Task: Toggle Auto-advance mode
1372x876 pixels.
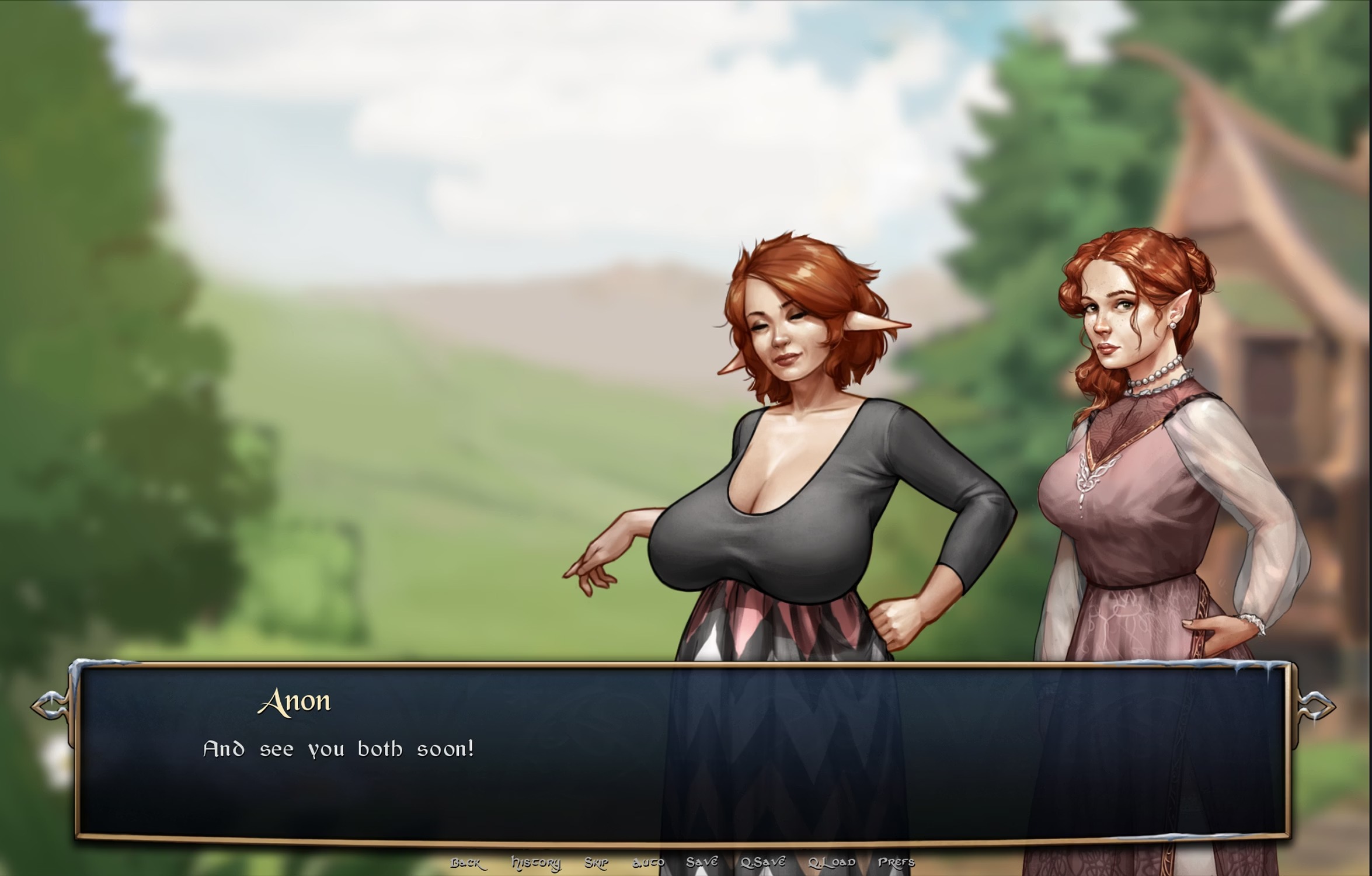Action: (648, 863)
